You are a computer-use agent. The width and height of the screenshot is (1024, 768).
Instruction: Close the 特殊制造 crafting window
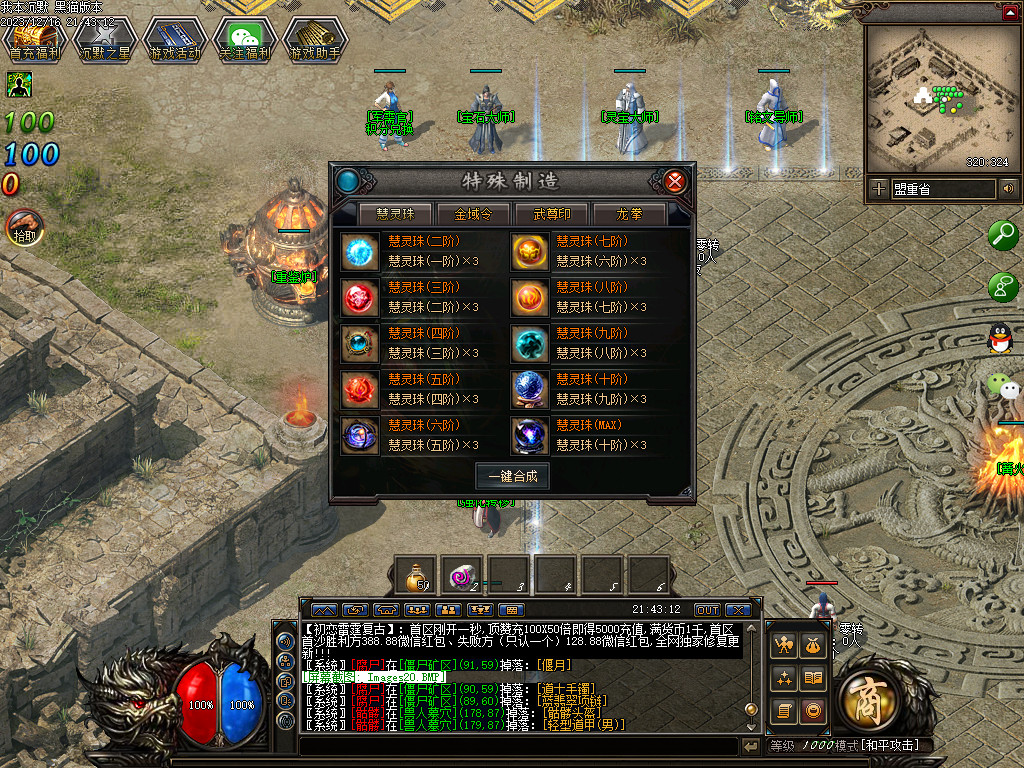point(676,181)
